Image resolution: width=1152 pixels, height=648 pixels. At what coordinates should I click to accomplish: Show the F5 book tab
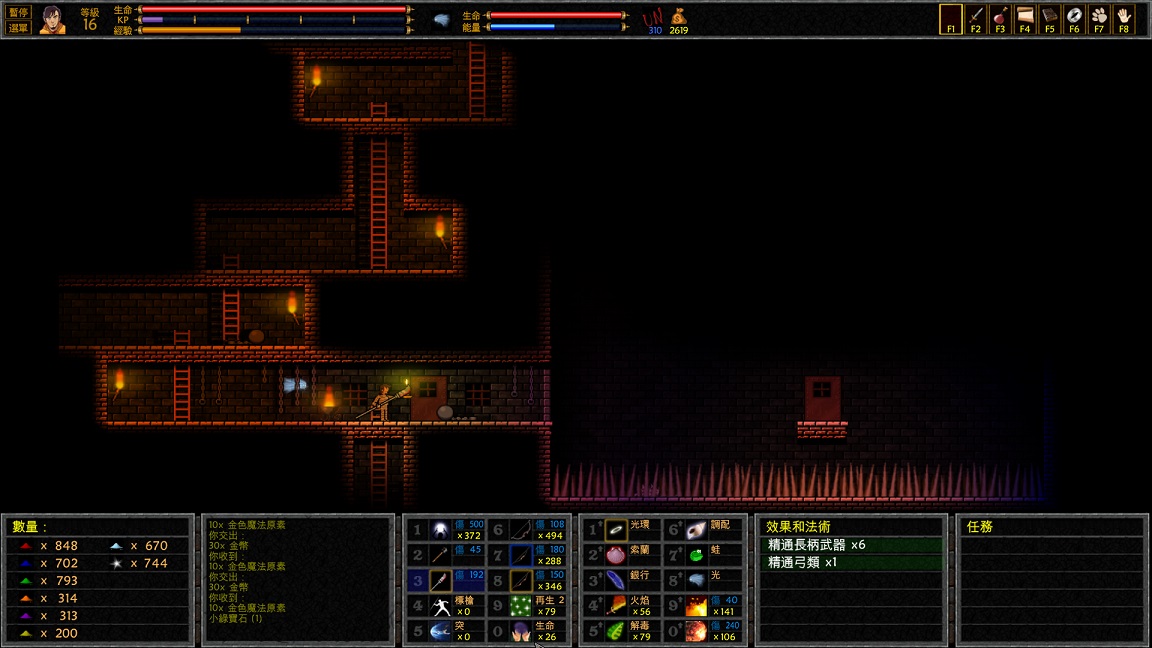tap(1049, 19)
